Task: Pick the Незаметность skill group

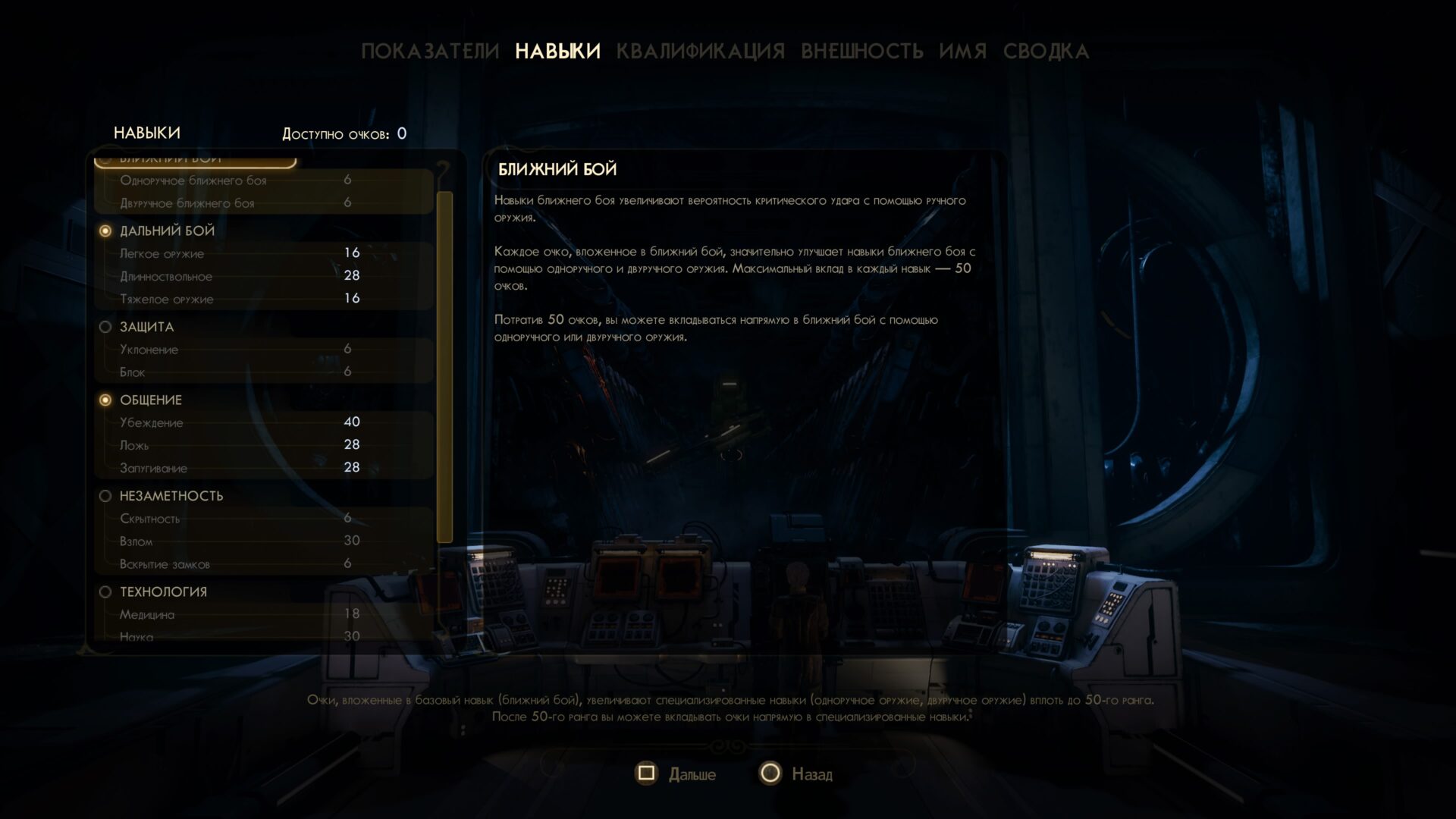Action: click(171, 496)
